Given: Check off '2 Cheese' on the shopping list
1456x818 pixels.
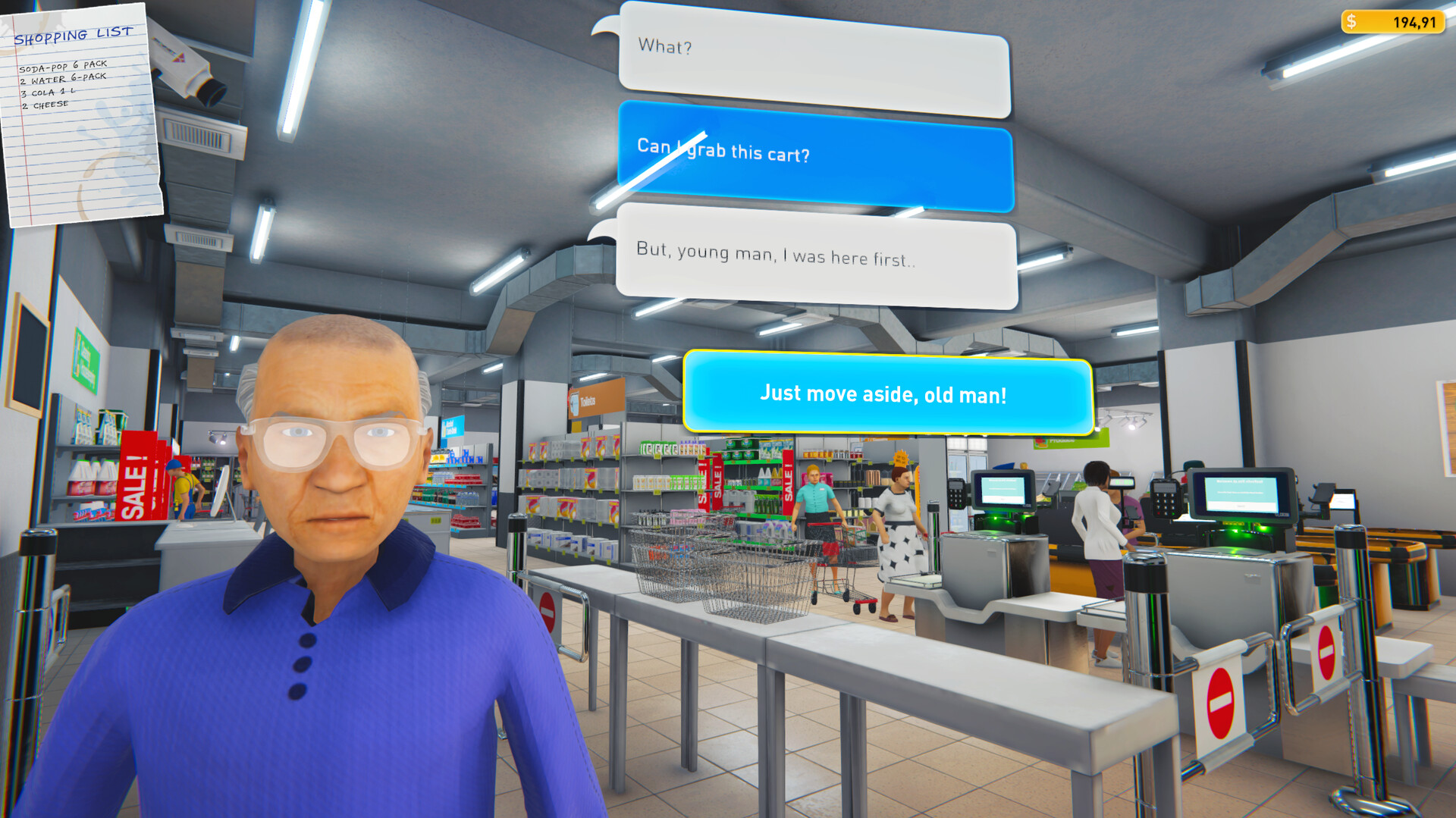Looking at the screenshot, I should tap(44, 104).
